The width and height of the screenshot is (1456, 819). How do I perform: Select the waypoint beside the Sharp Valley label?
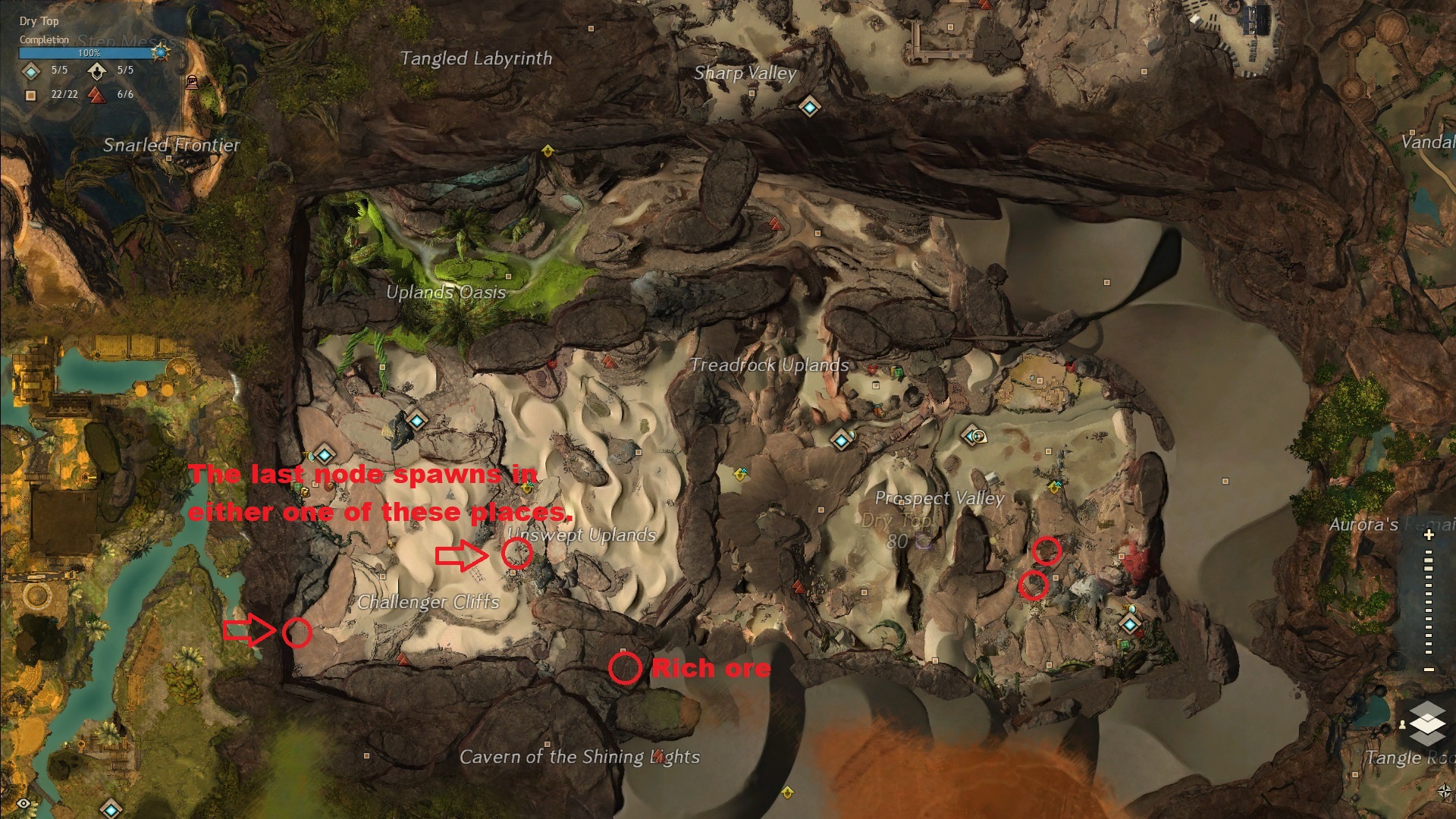tap(809, 107)
